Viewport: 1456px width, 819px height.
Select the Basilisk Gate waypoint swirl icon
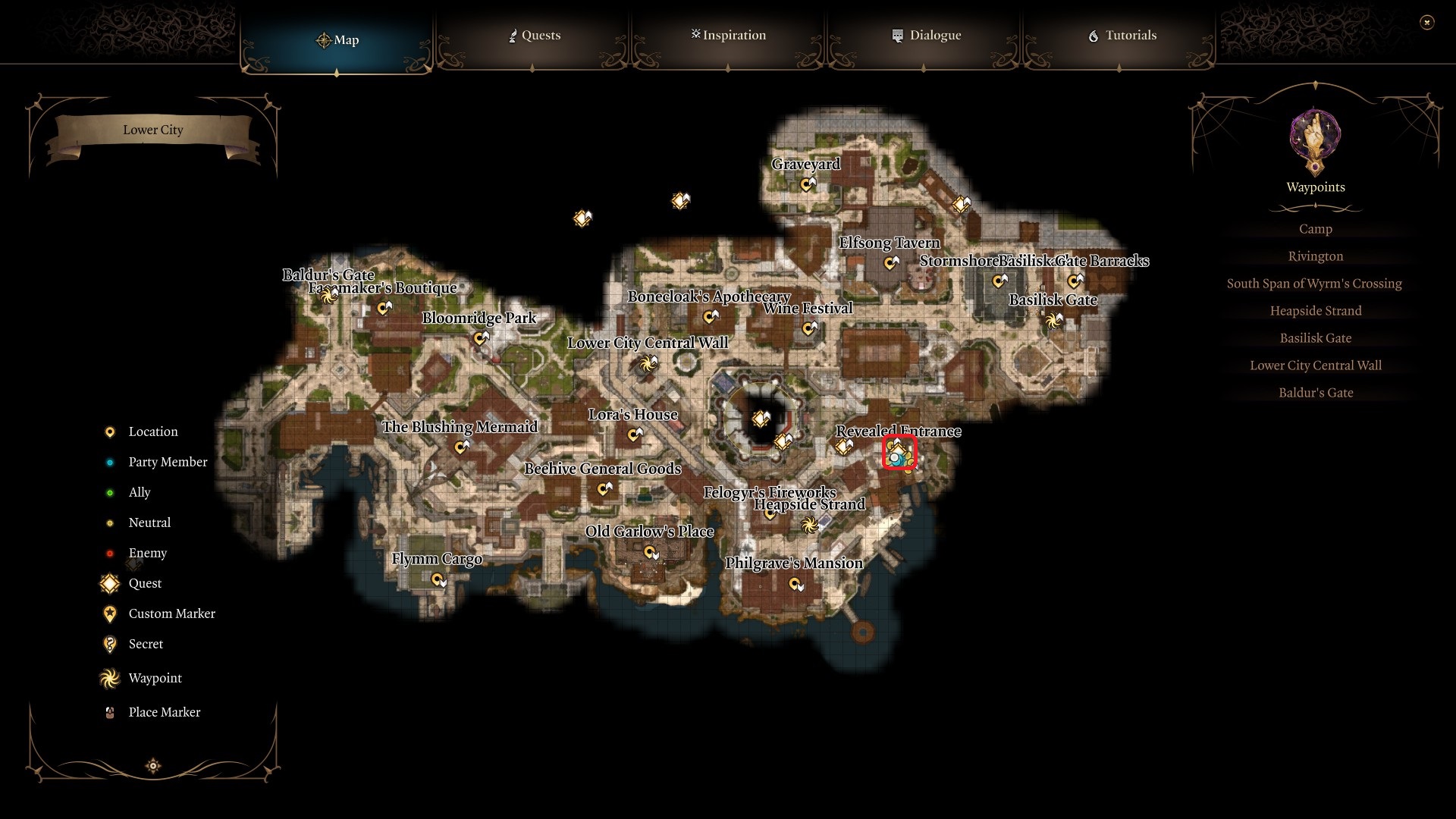click(x=1052, y=320)
